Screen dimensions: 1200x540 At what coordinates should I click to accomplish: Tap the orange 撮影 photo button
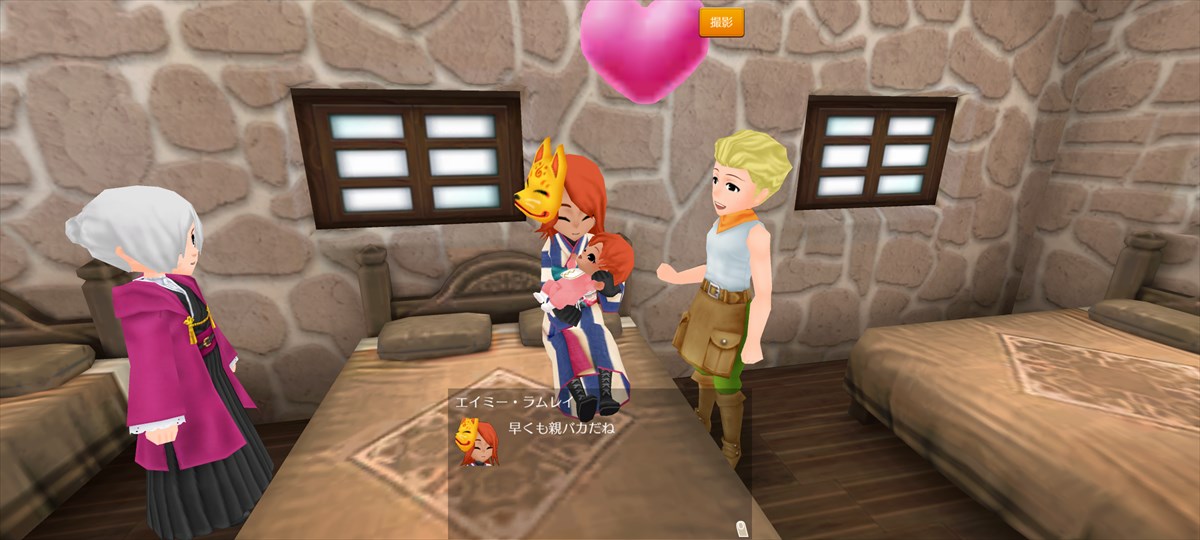click(721, 22)
